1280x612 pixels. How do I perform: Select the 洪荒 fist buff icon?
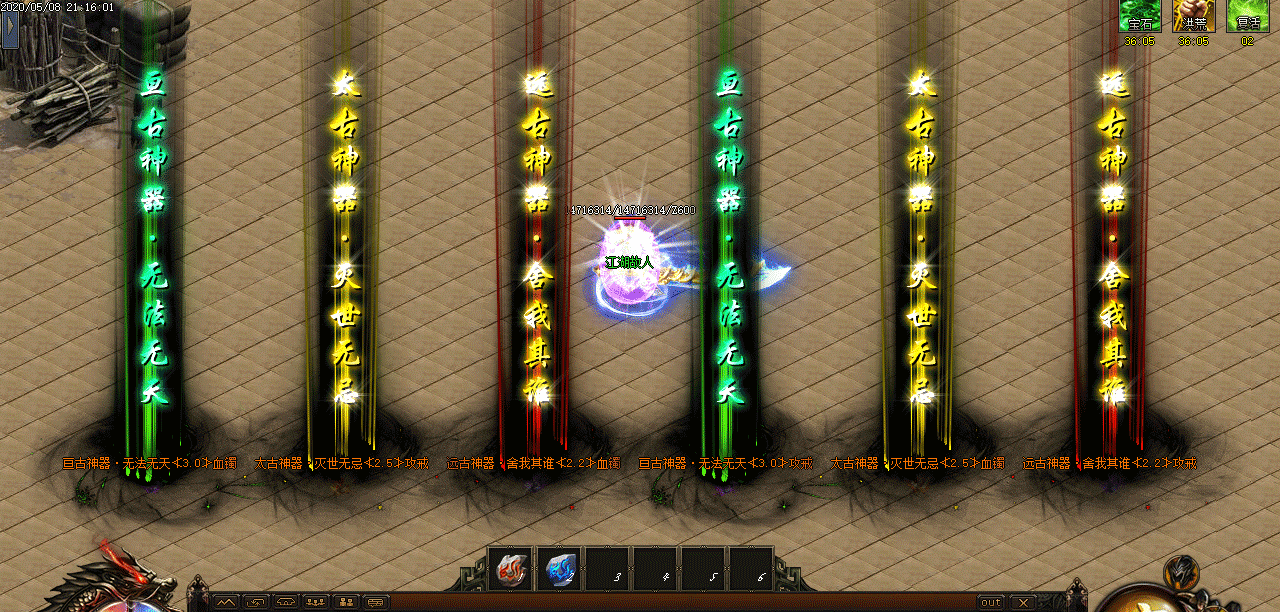point(1193,17)
